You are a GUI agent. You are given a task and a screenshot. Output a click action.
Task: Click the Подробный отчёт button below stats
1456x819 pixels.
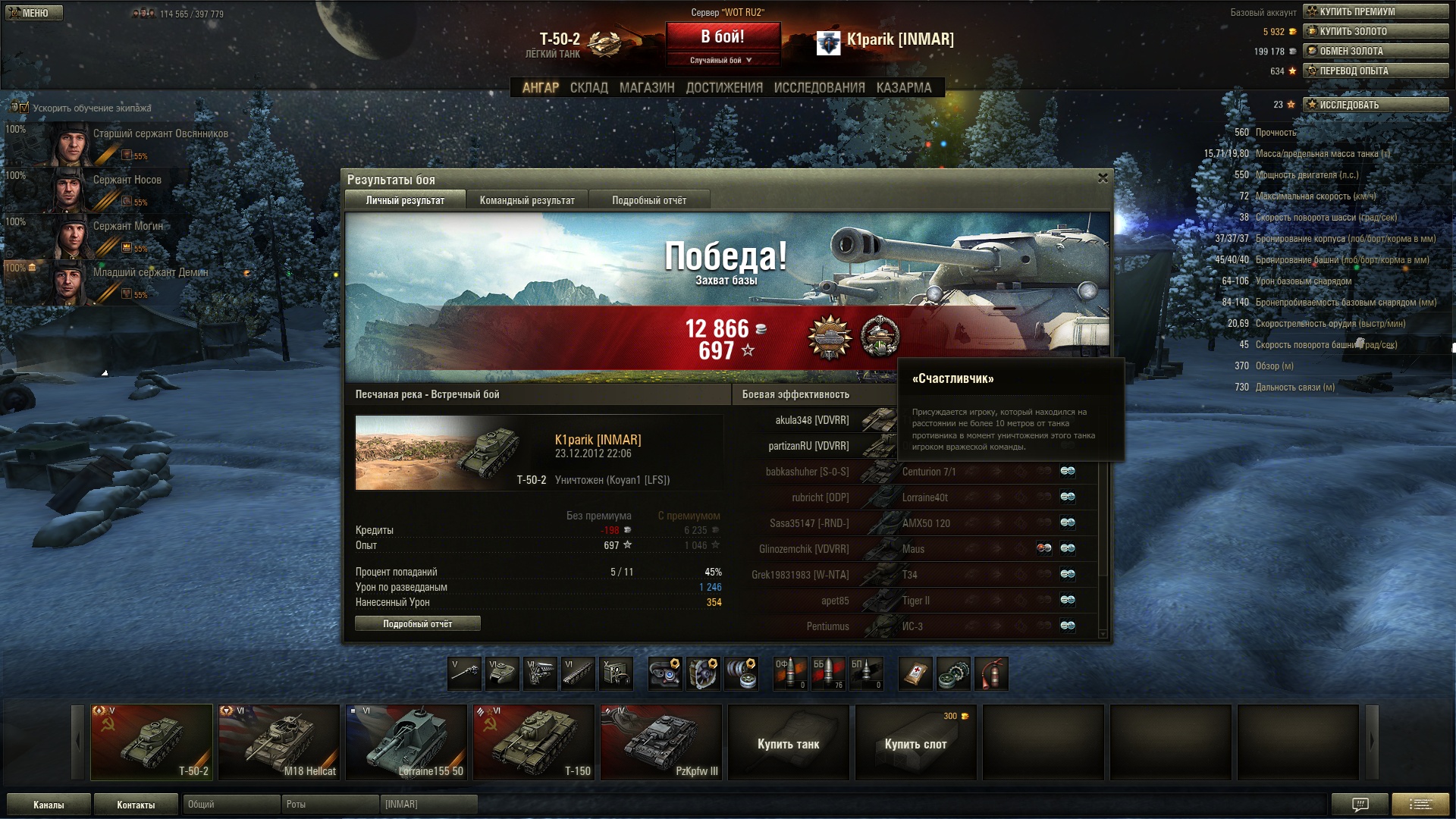click(x=417, y=623)
